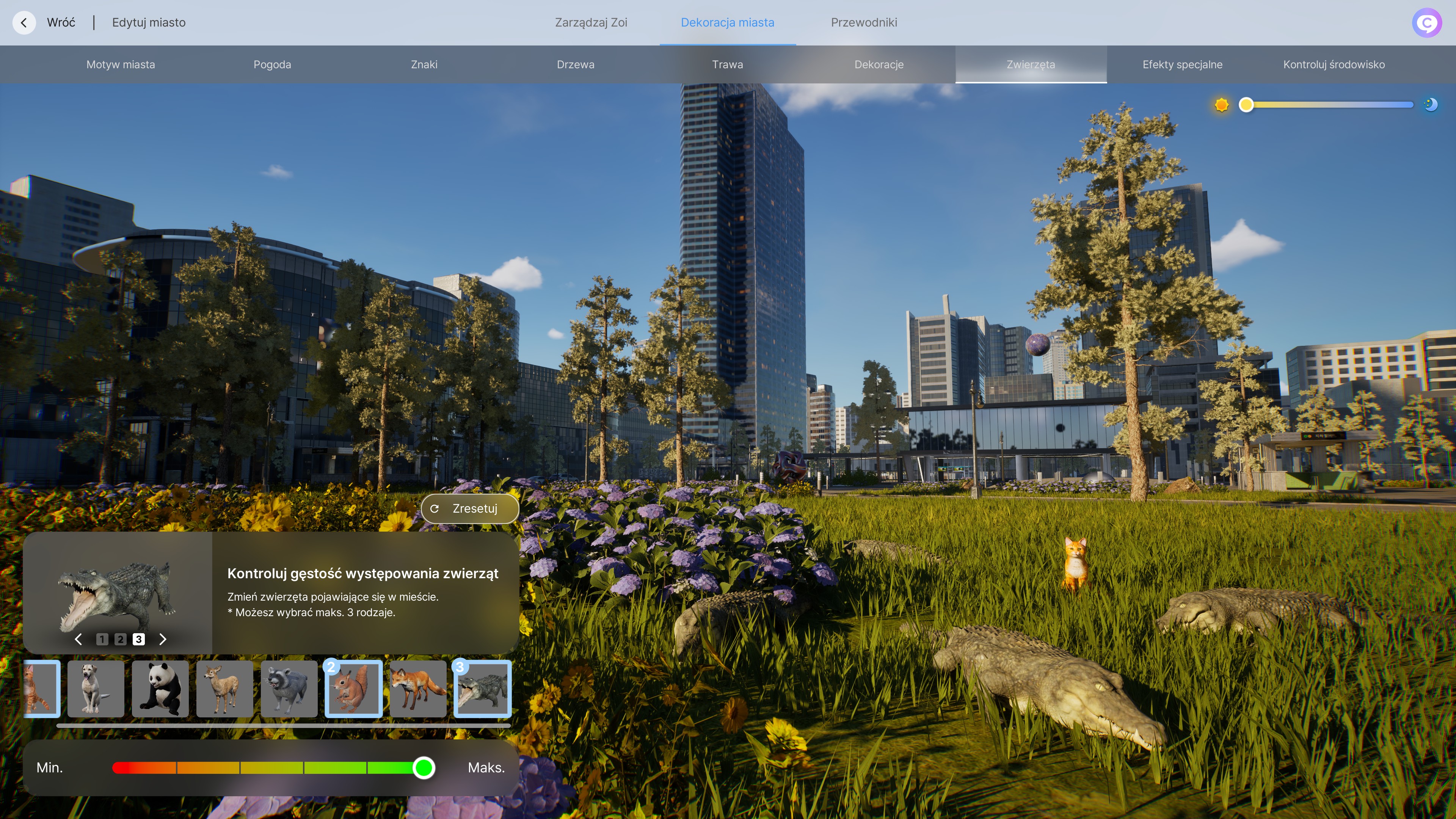Open the Pogoda settings
The width and height of the screenshot is (1456, 819).
tap(272, 64)
